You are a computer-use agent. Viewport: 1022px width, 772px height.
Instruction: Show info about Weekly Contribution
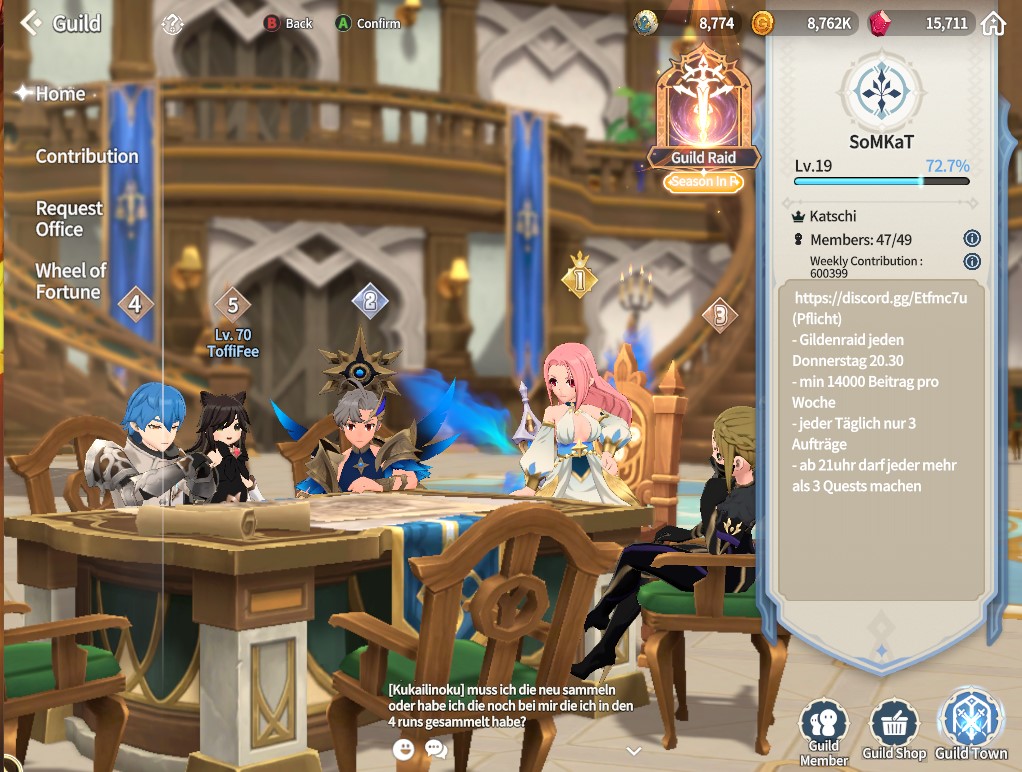pos(971,262)
